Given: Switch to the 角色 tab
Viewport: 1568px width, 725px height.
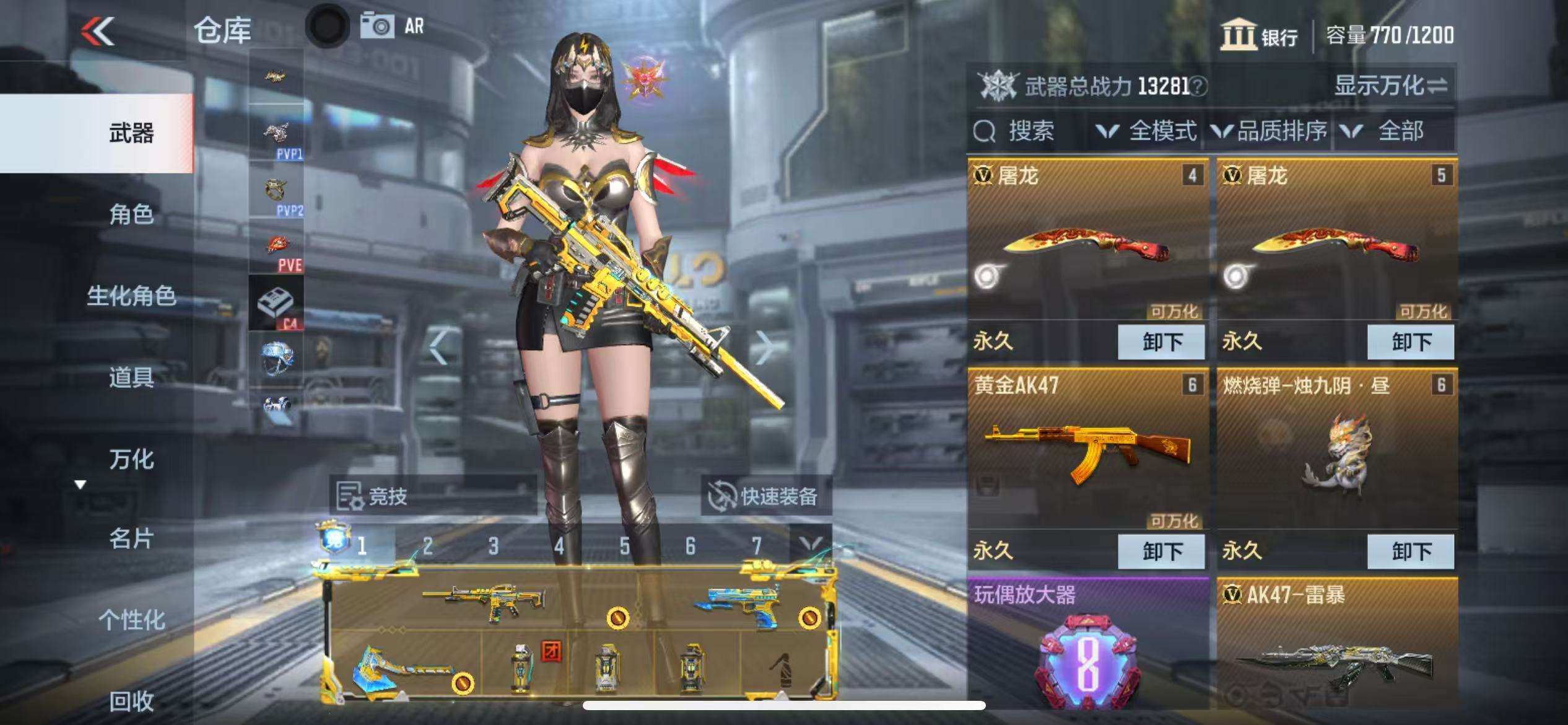Looking at the screenshot, I should coord(131,214).
